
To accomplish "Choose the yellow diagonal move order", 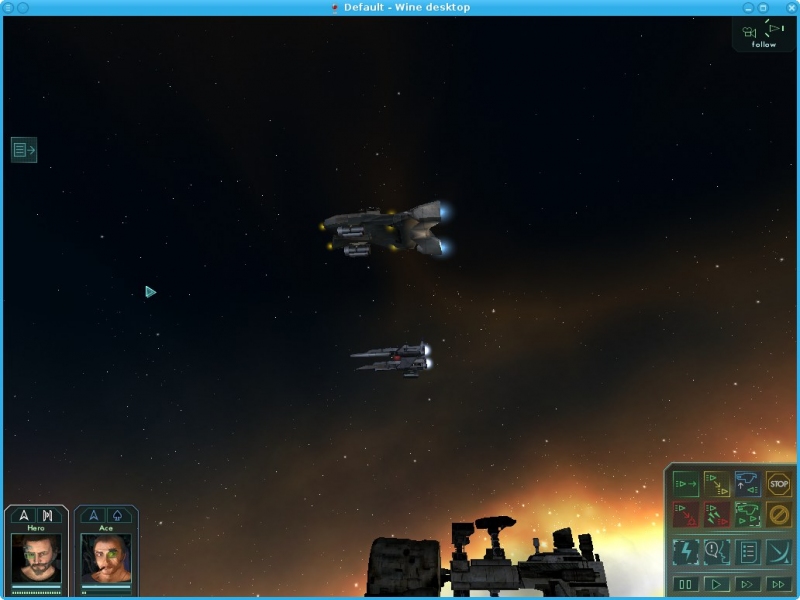I will (x=716, y=484).
